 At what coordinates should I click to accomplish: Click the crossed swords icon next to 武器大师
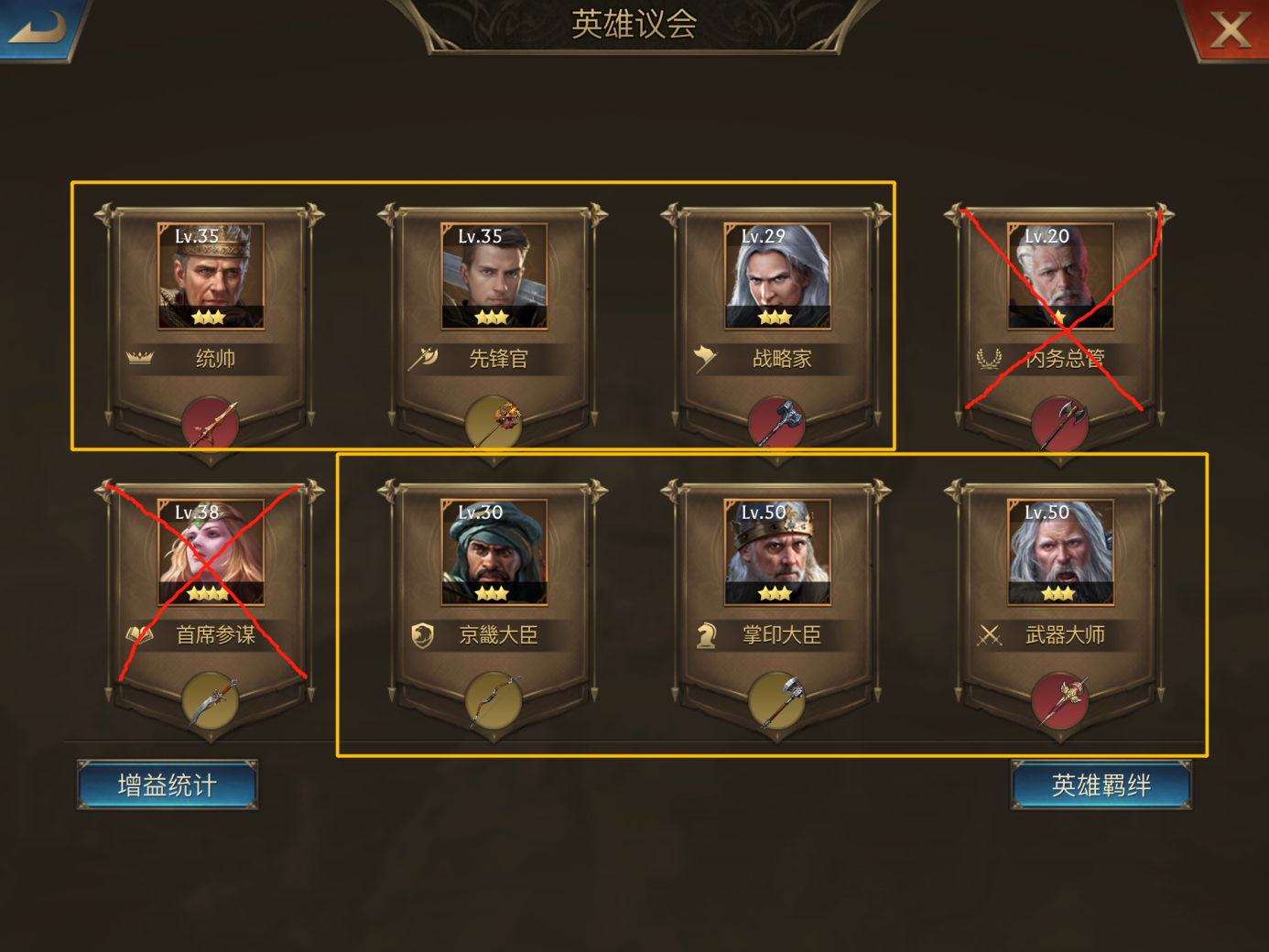990,634
